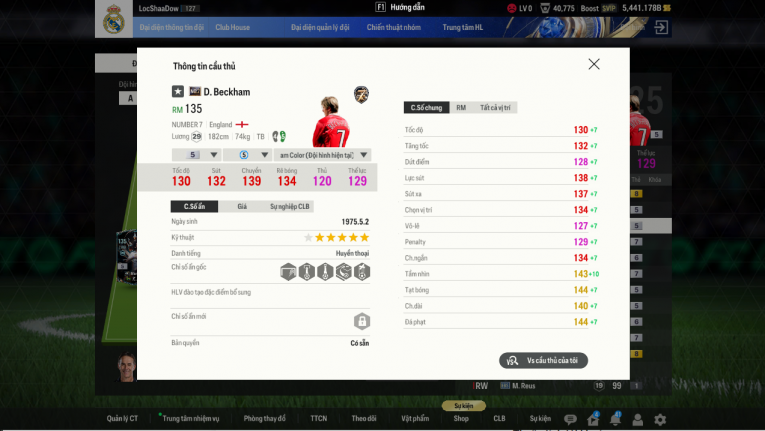765x431 pixels.
Task: Switch to the Giá tab
Action: pyautogui.click(x=242, y=206)
